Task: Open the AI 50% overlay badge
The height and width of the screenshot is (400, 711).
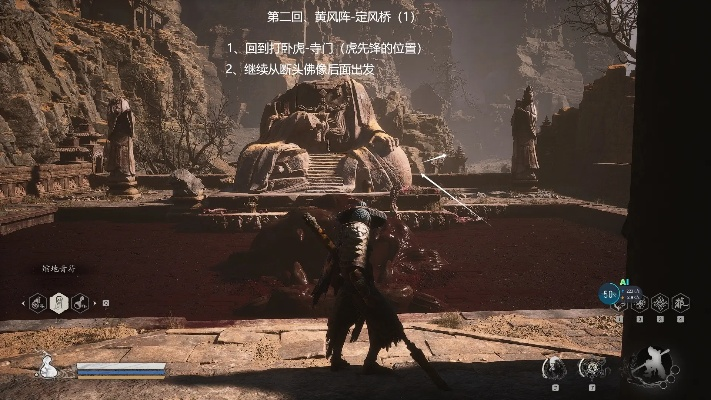Action: pos(609,294)
